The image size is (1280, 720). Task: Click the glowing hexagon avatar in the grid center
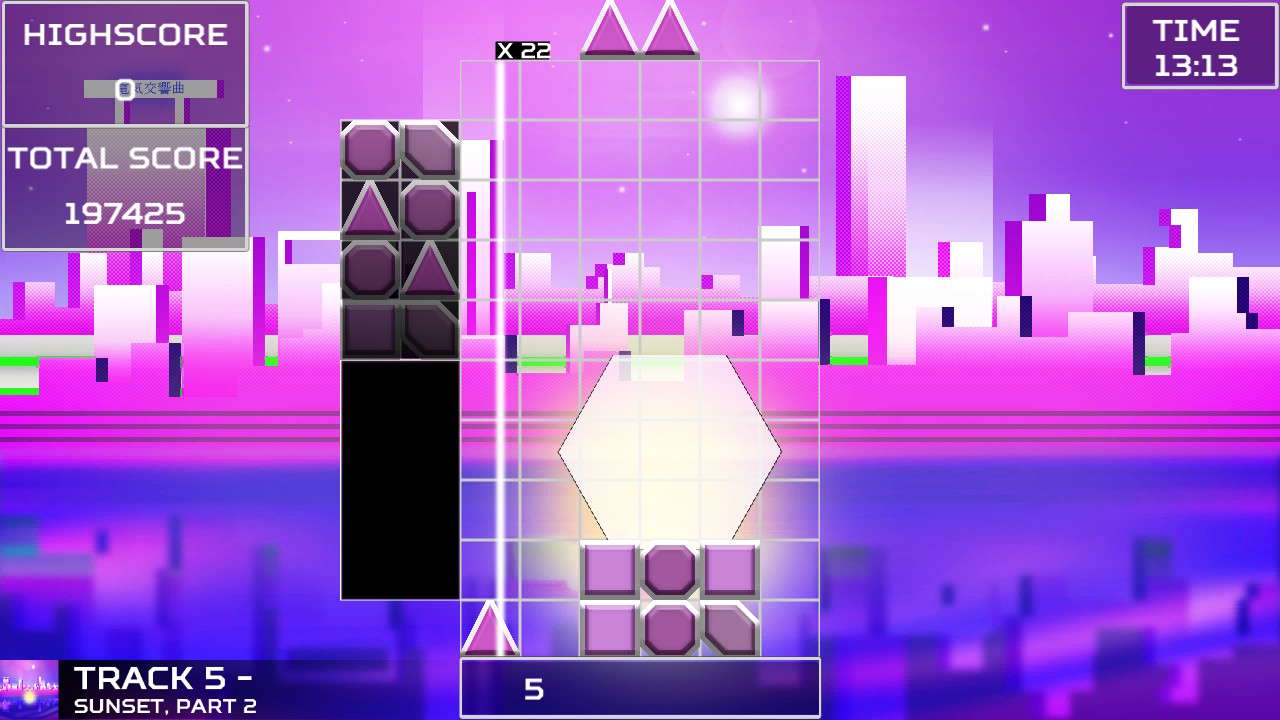coord(670,450)
